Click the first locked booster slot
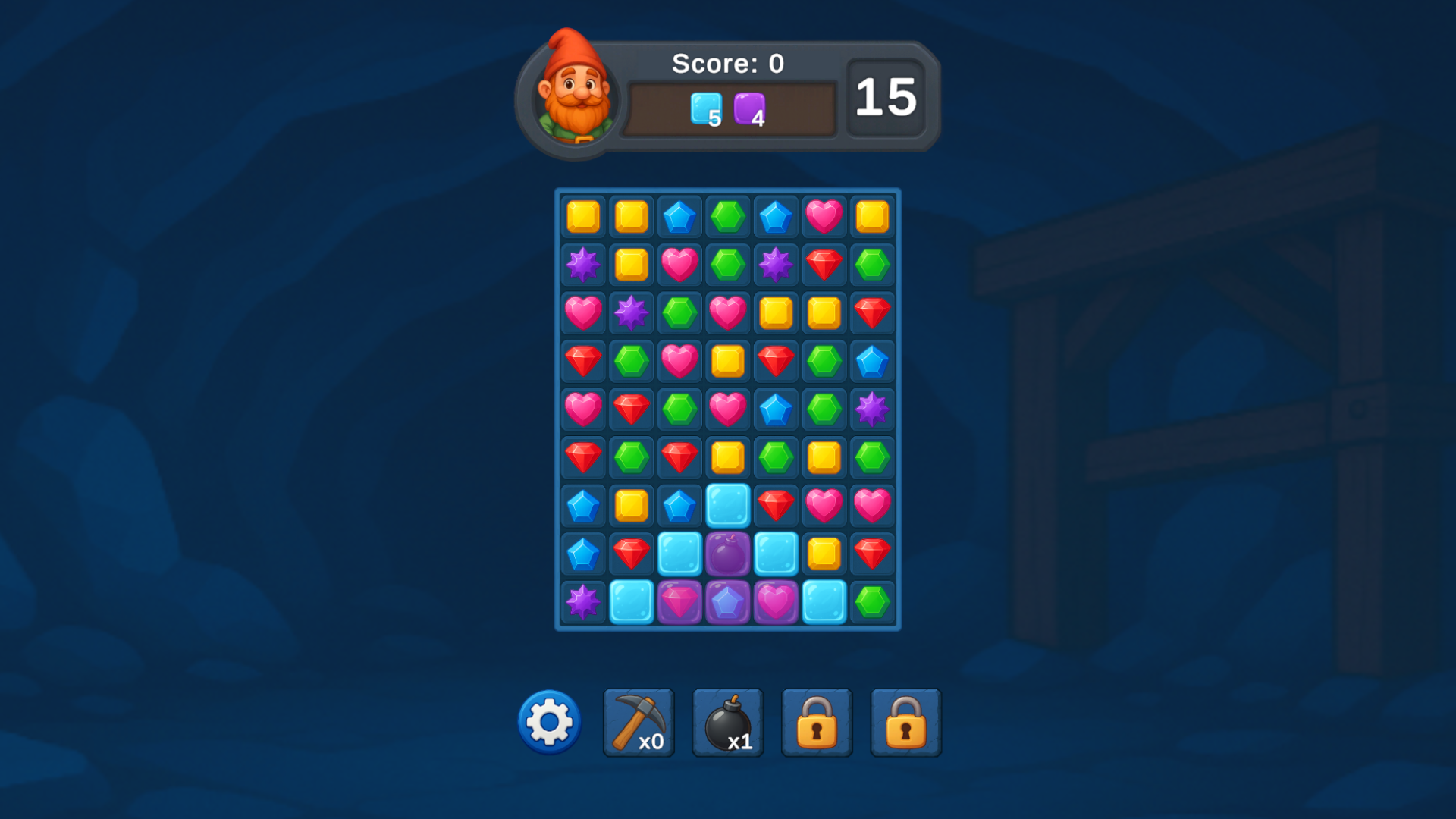Image resolution: width=1456 pixels, height=819 pixels. click(815, 721)
